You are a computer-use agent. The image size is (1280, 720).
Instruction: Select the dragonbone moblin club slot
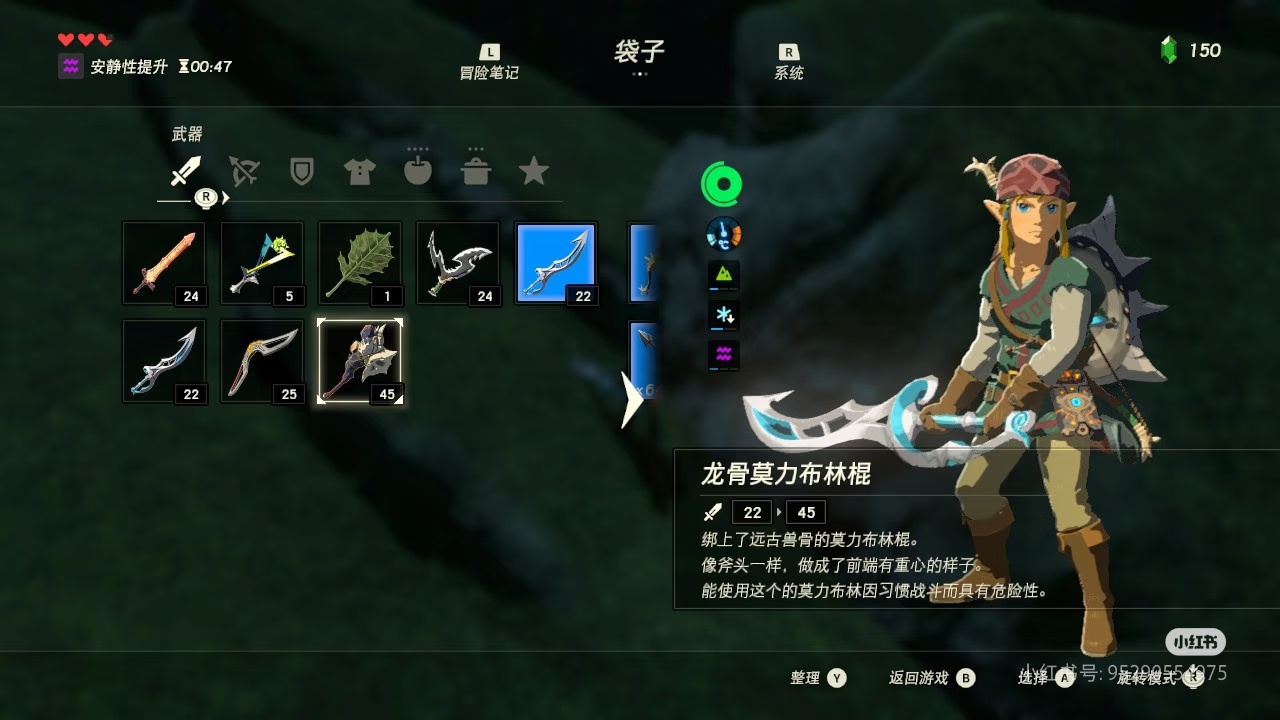click(x=360, y=361)
